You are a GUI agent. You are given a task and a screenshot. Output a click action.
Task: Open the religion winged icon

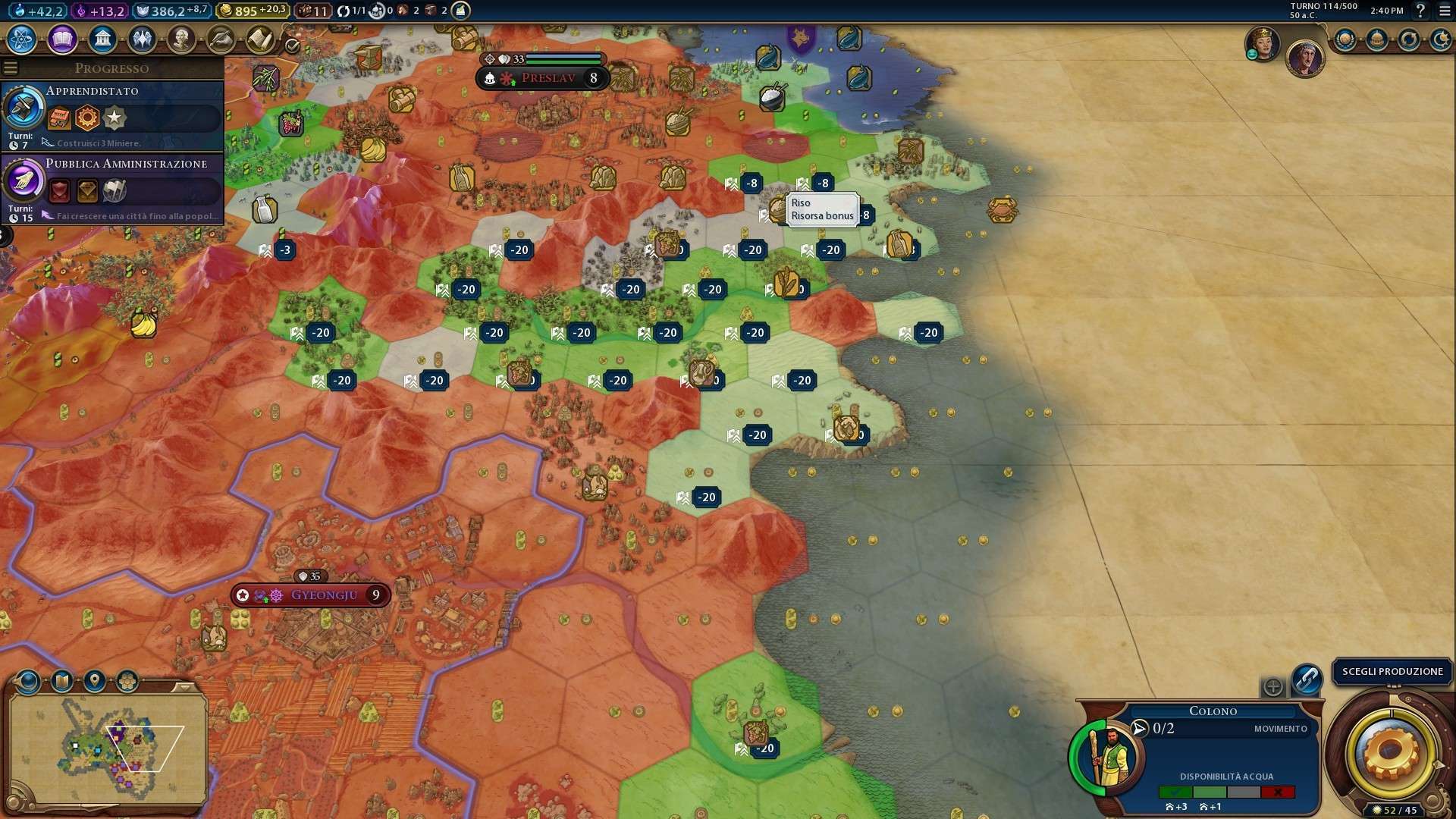pos(142,39)
